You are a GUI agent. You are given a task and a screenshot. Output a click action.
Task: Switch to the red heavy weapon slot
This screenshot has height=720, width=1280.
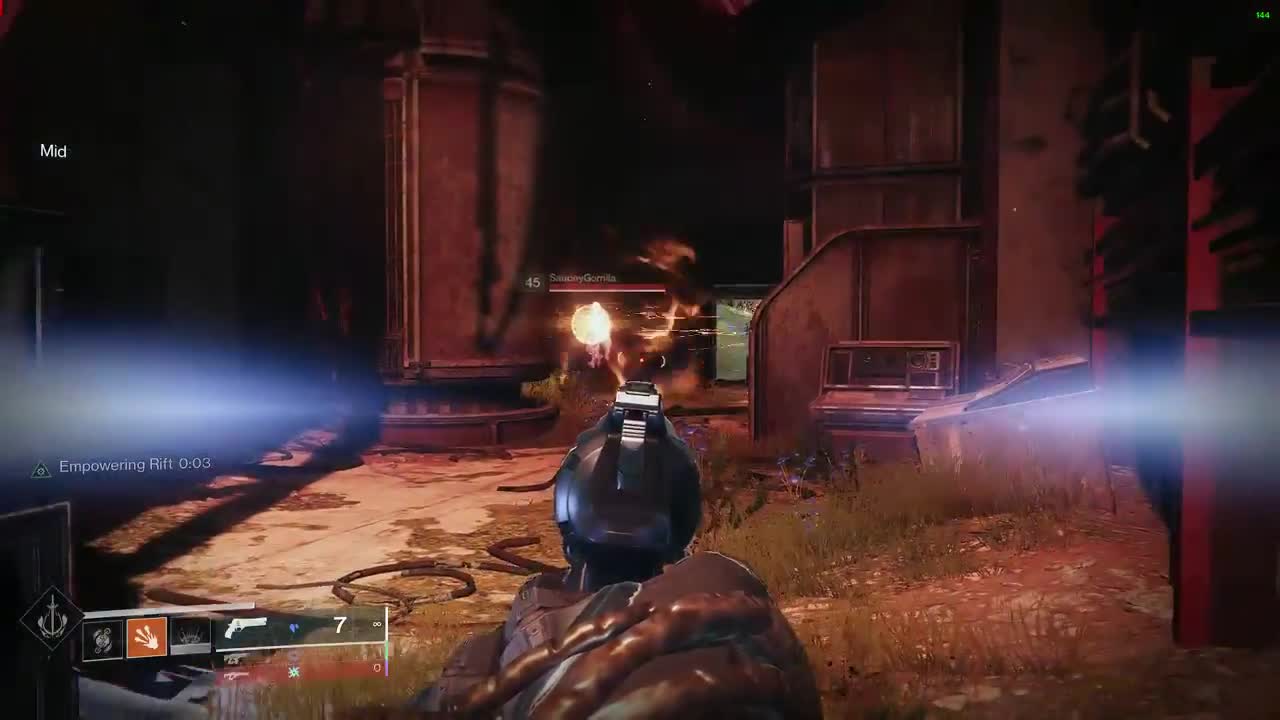(x=236, y=675)
